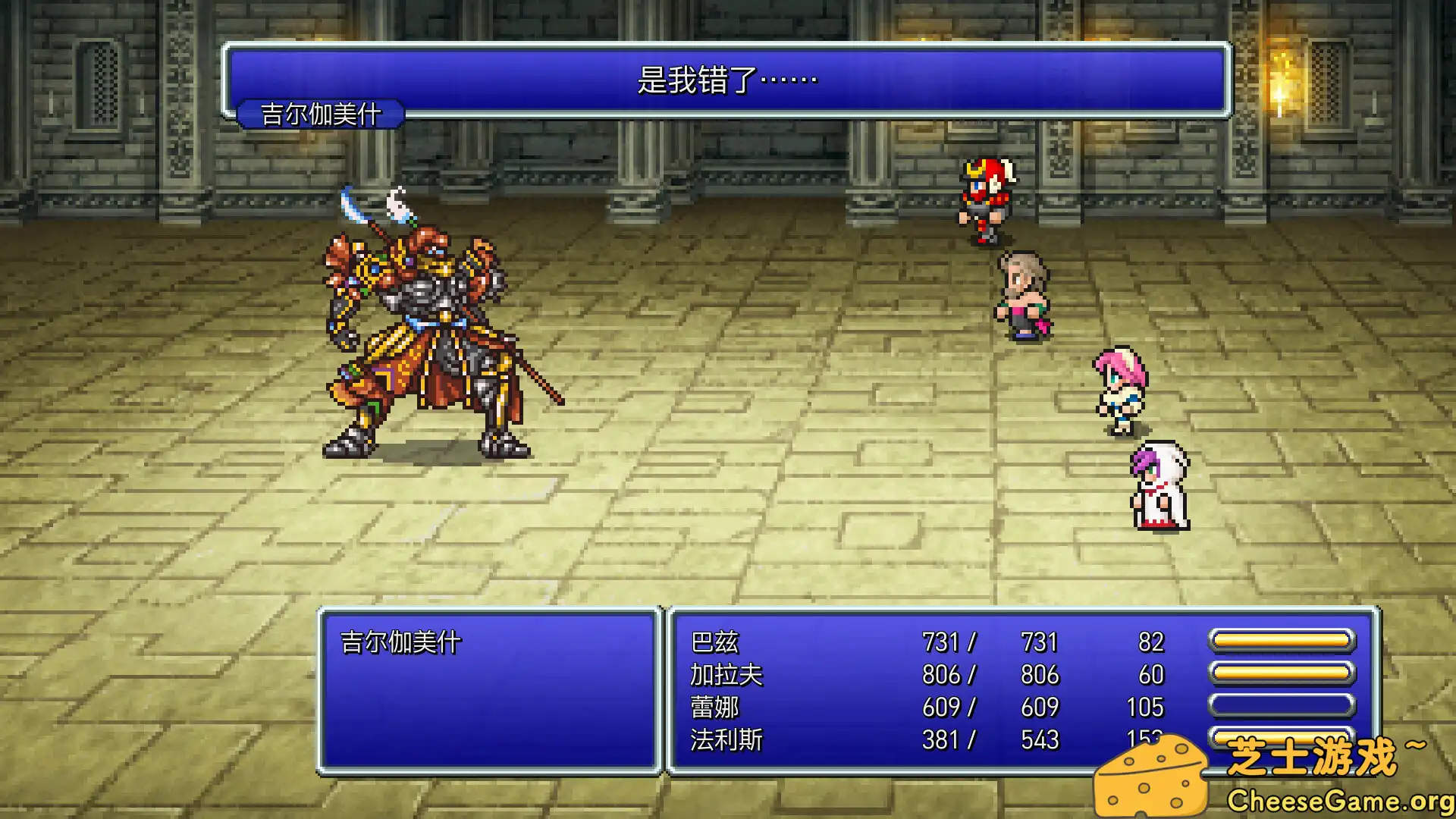Click 蕾娜's HP value 609
The width and height of the screenshot is (1456, 819).
coord(942,706)
